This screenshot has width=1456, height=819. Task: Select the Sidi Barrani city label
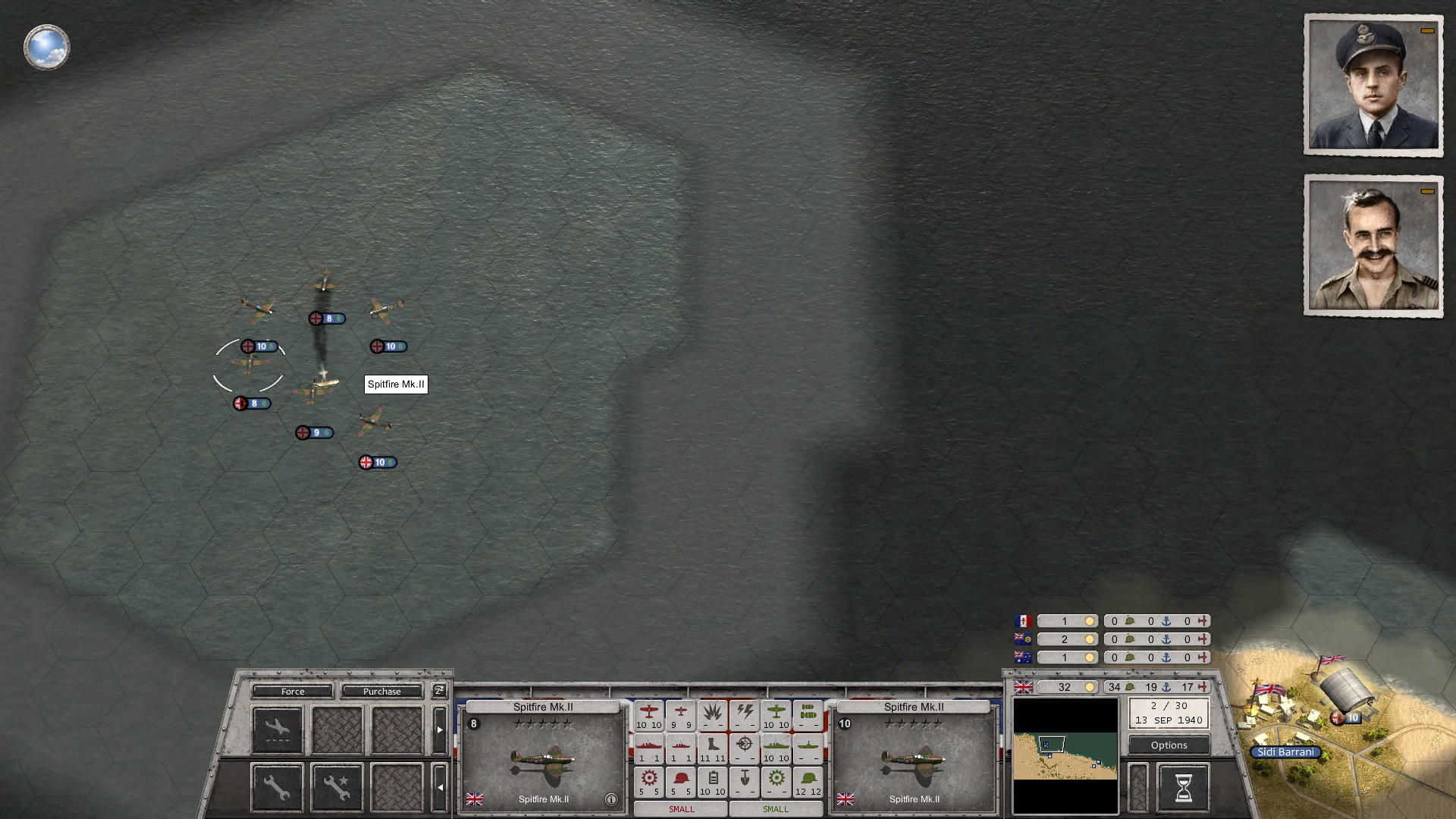pyautogui.click(x=1287, y=752)
